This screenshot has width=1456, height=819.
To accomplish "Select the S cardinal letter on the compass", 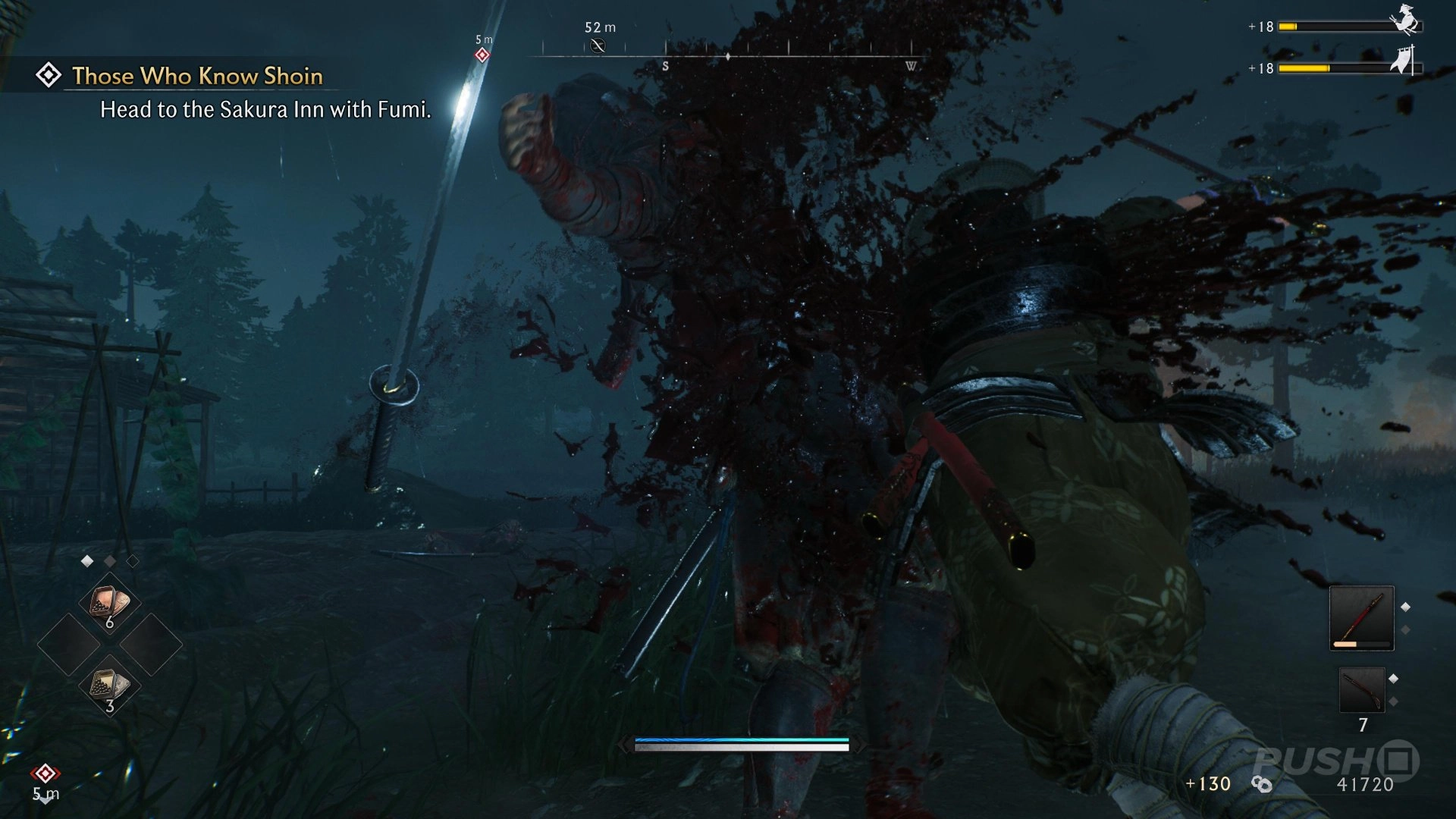I will [x=664, y=65].
